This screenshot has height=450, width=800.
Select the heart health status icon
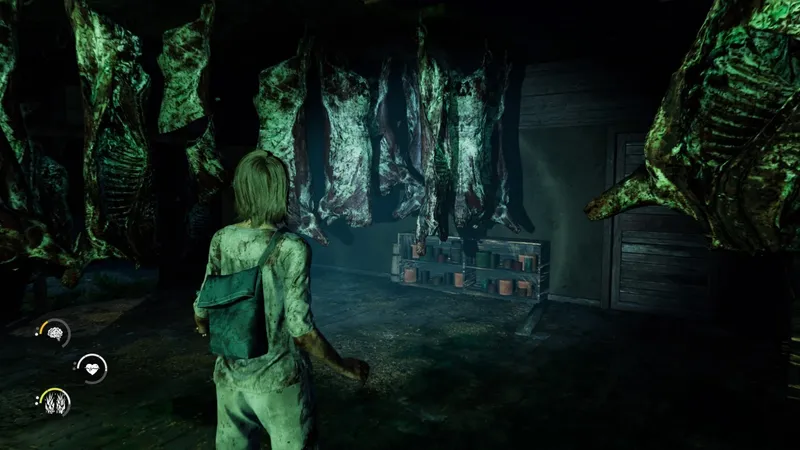92,367
